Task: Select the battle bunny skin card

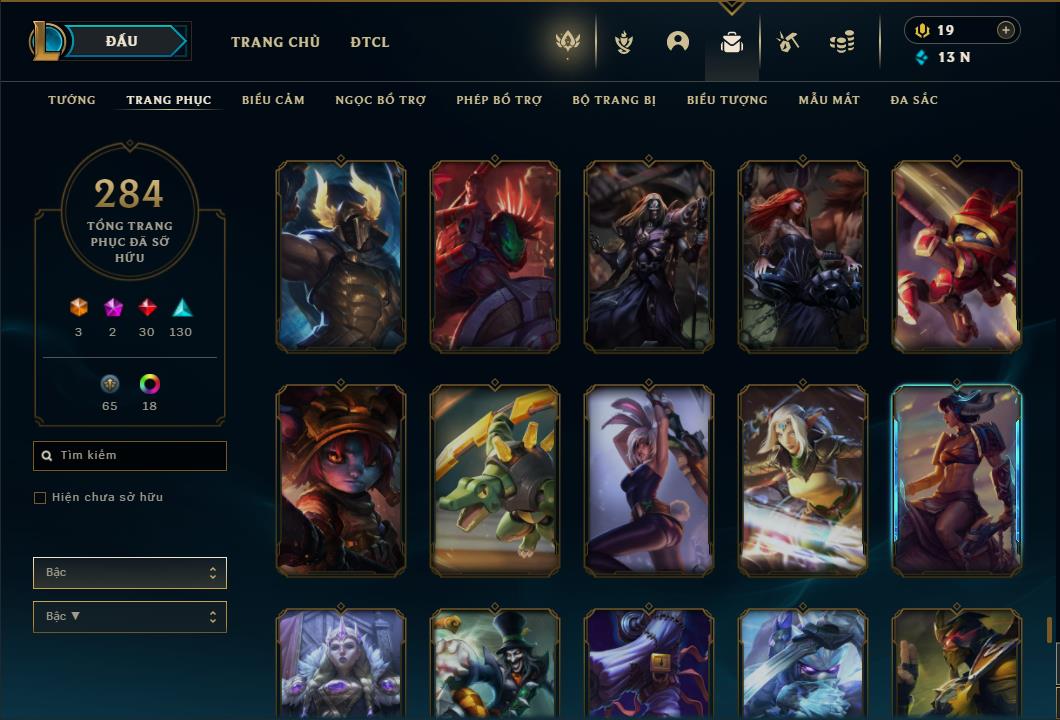Action: click(x=649, y=480)
